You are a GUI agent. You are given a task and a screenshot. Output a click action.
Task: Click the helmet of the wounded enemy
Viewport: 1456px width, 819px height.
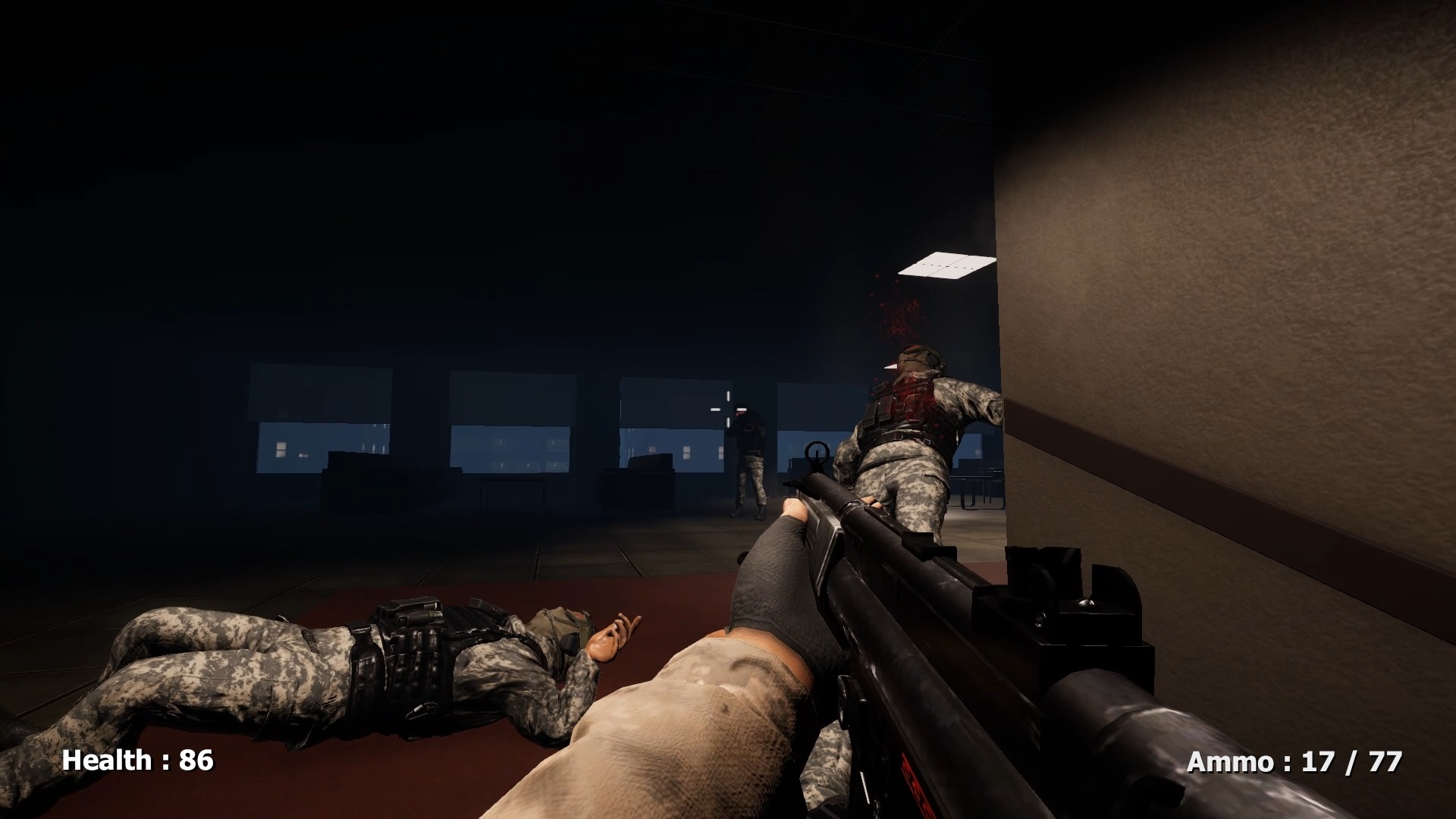pyautogui.click(x=919, y=359)
